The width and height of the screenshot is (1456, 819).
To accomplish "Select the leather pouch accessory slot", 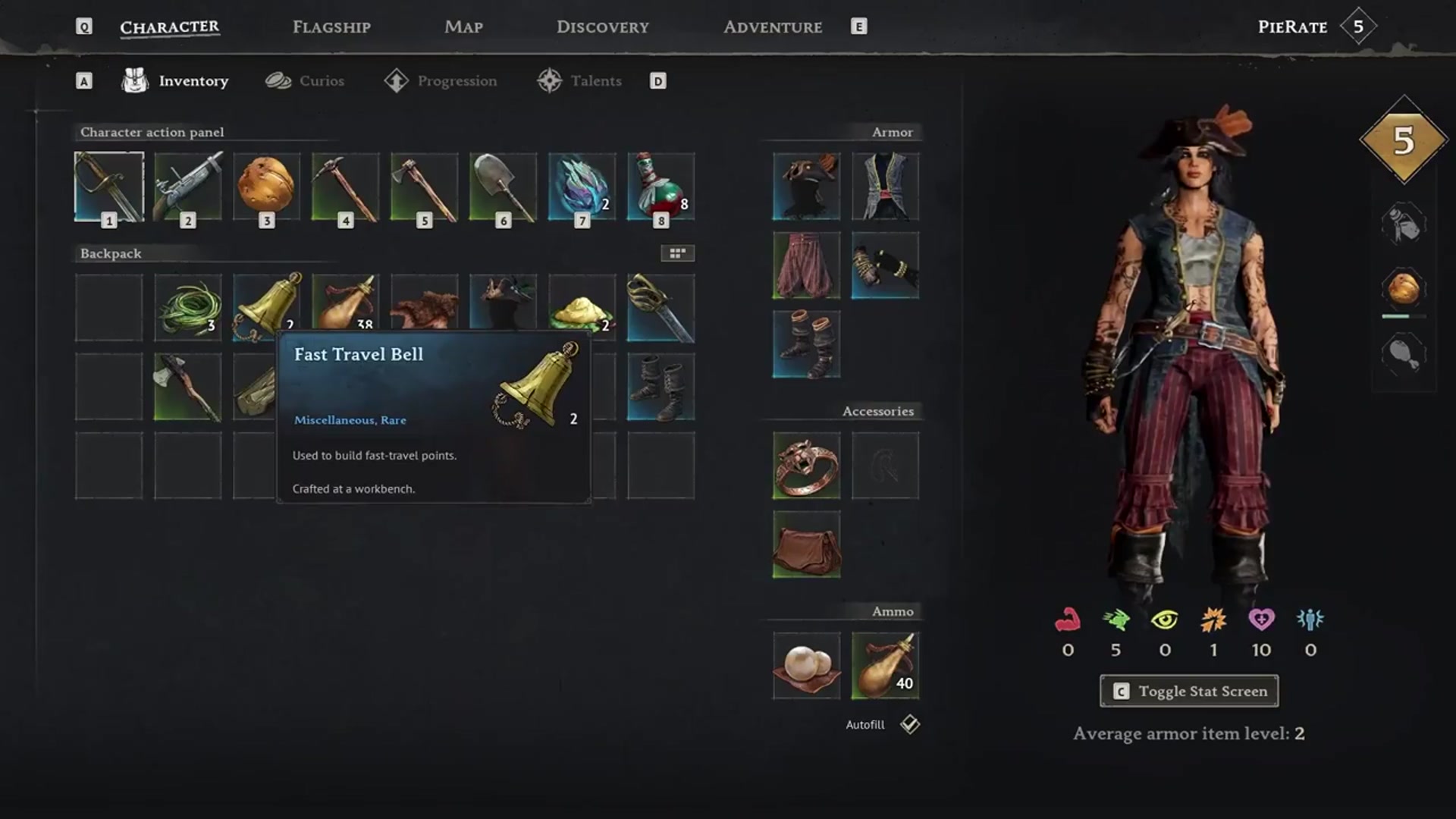I will [806, 544].
